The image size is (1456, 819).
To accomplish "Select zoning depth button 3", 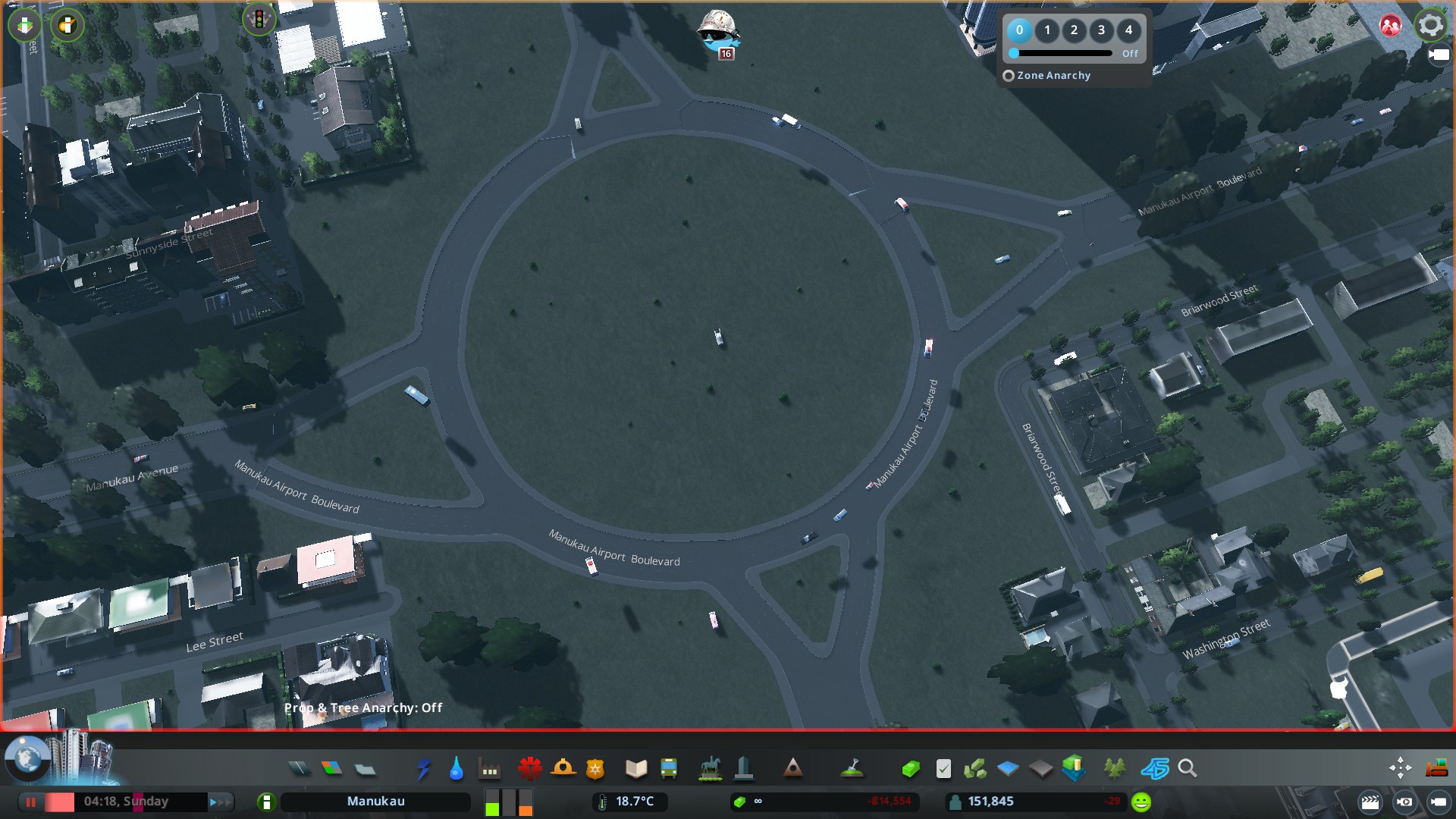I will click(1101, 30).
